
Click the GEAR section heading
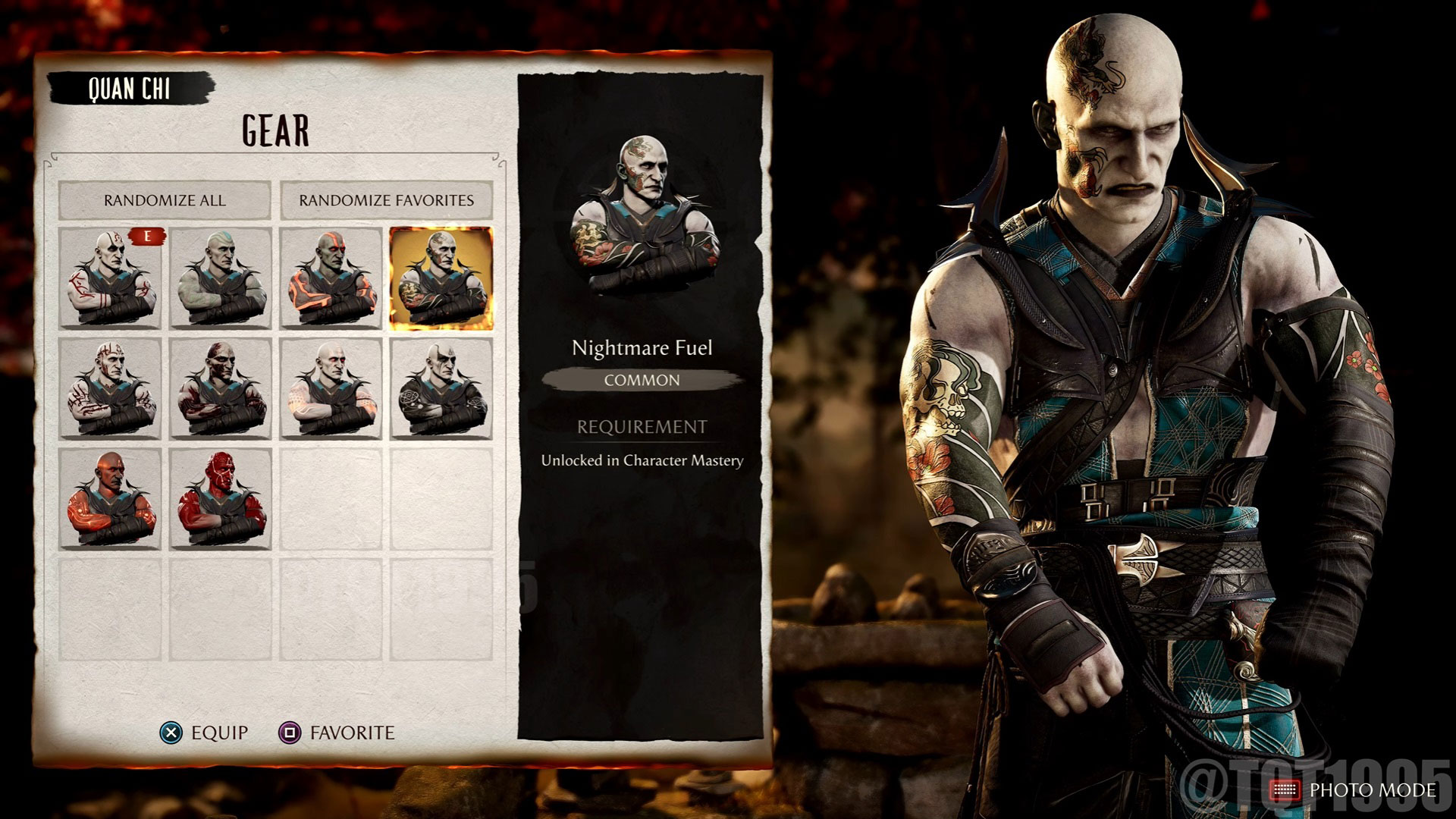pyautogui.click(x=275, y=129)
